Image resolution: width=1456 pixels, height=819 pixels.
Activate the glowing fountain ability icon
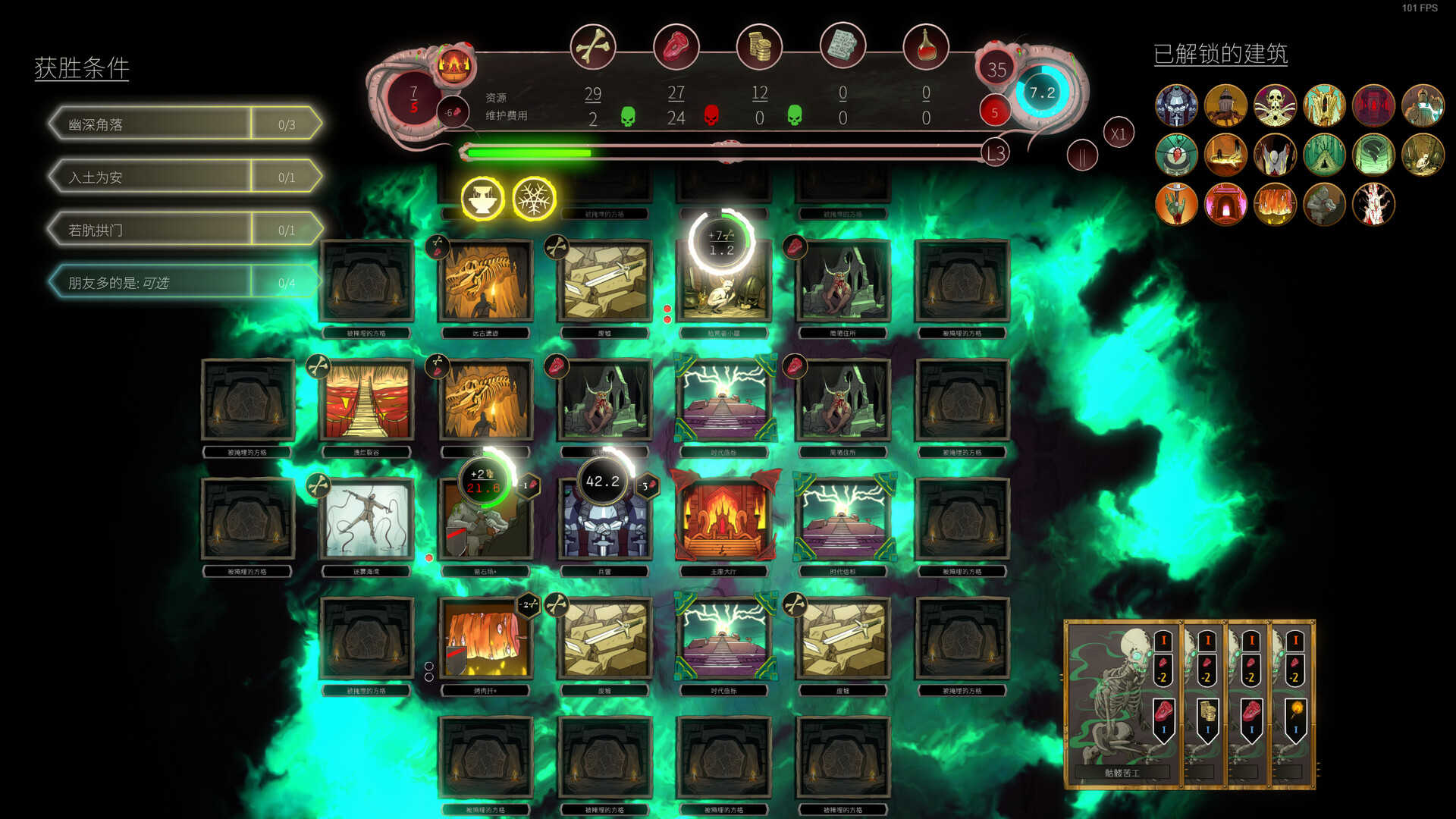tap(482, 199)
